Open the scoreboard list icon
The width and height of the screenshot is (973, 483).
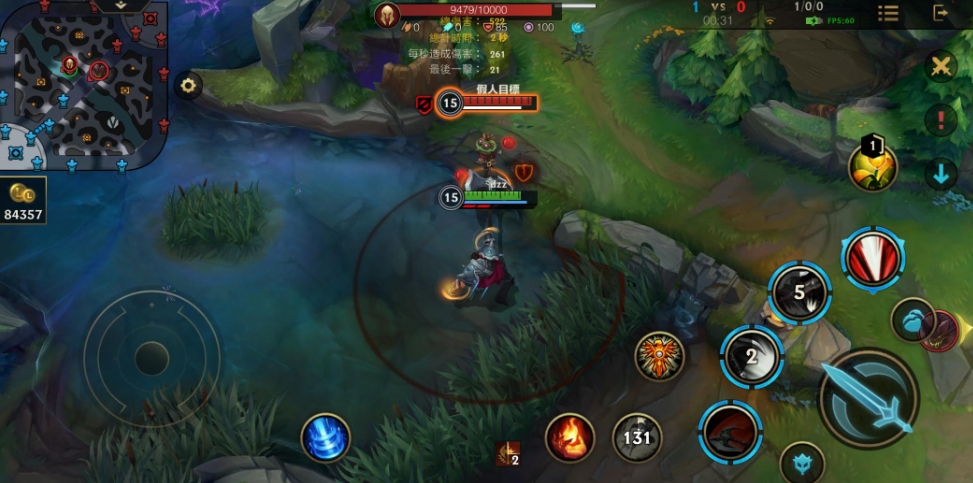pyautogui.click(x=888, y=13)
